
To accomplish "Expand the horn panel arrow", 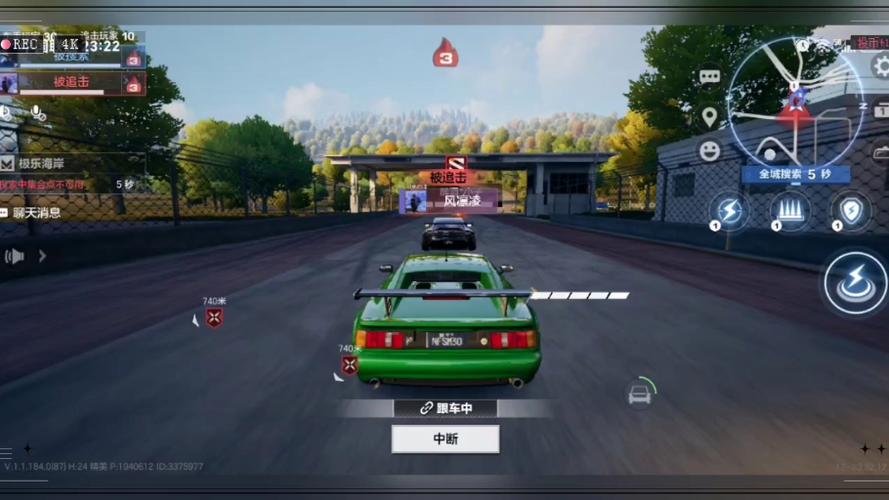I will click(42, 256).
